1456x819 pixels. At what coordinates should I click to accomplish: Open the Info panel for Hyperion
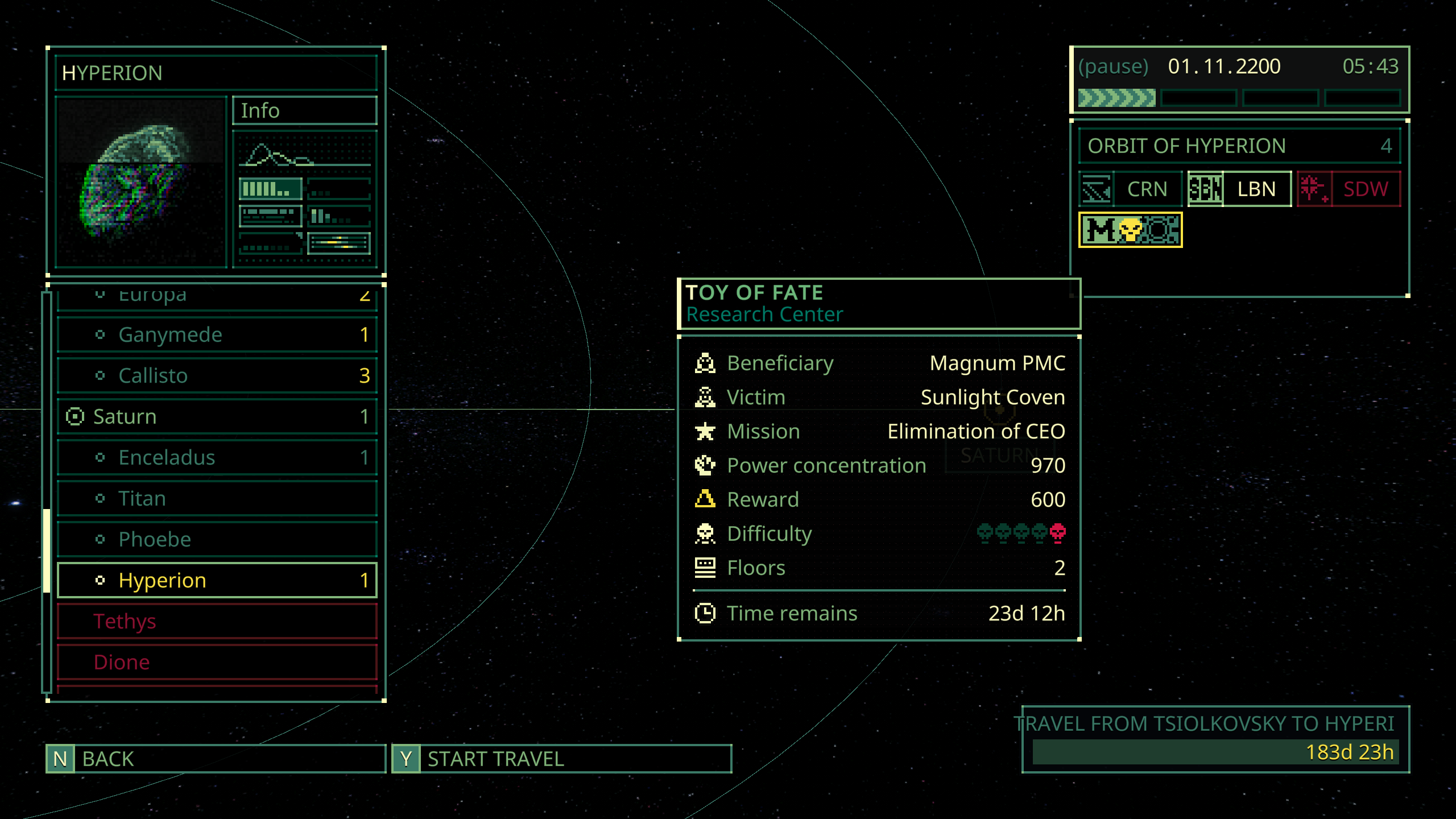(304, 110)
